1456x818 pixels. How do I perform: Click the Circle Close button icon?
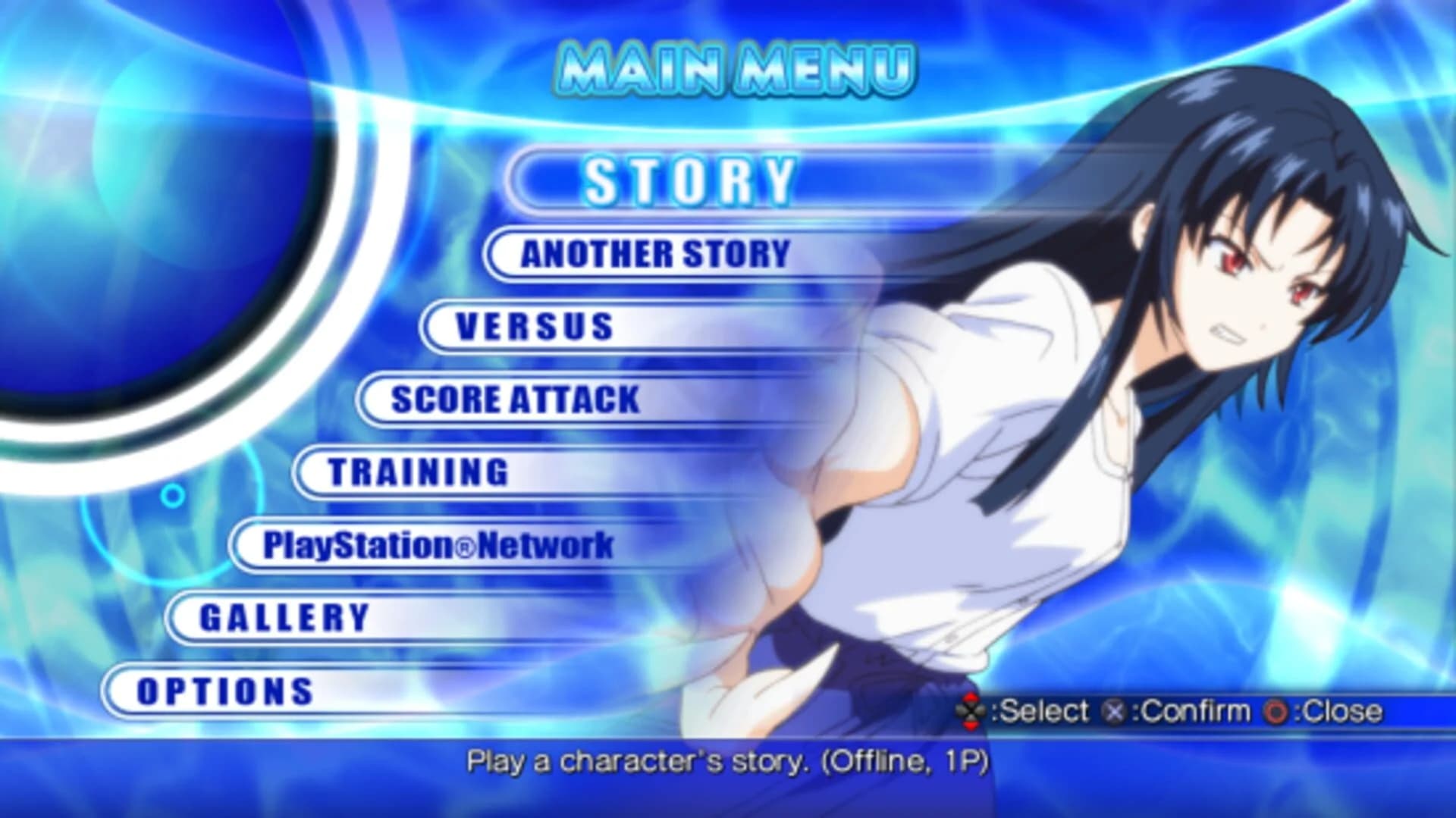(x=1275, y=711)
